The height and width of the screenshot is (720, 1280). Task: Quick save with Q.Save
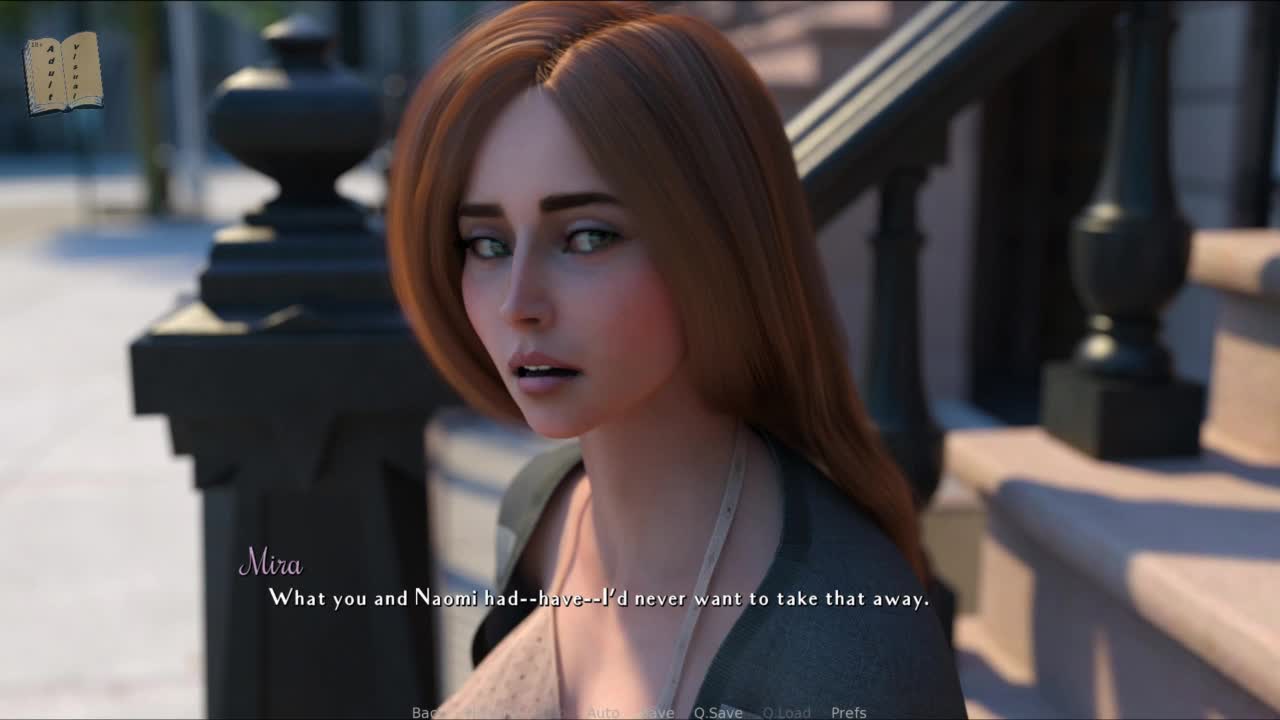[718, 712]
